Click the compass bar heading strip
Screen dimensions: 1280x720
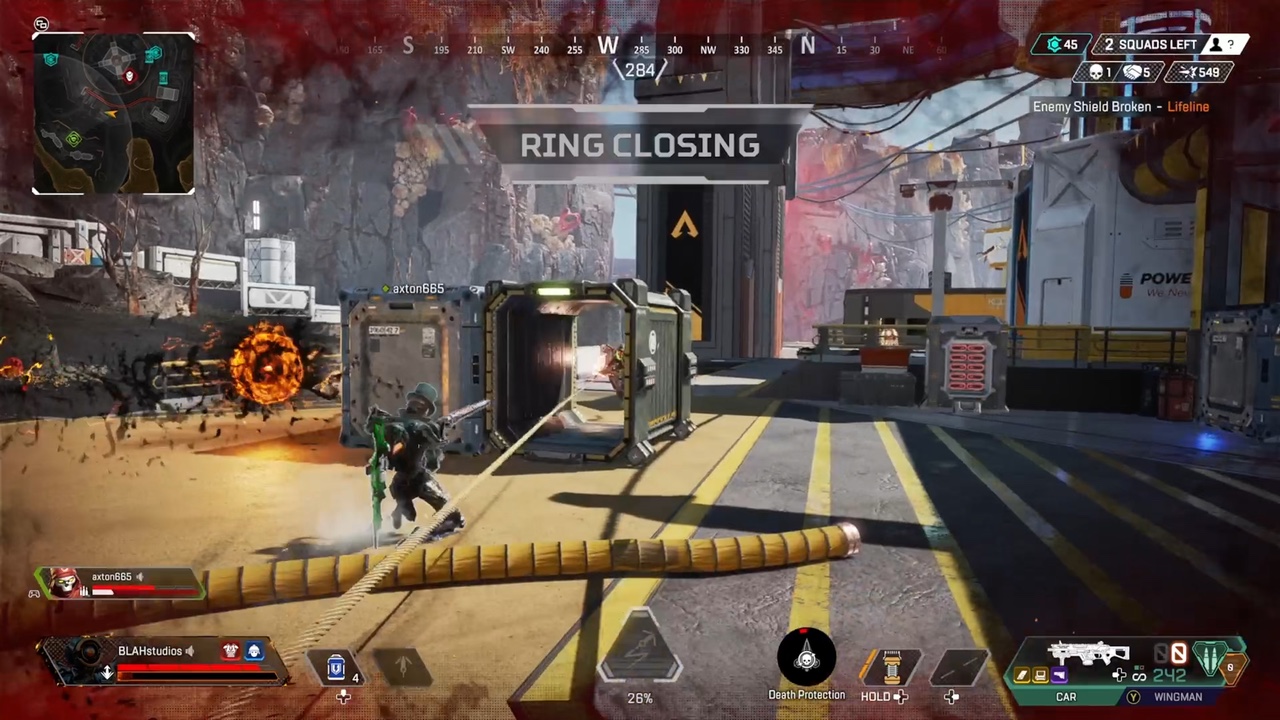click(x=640, y=46)
